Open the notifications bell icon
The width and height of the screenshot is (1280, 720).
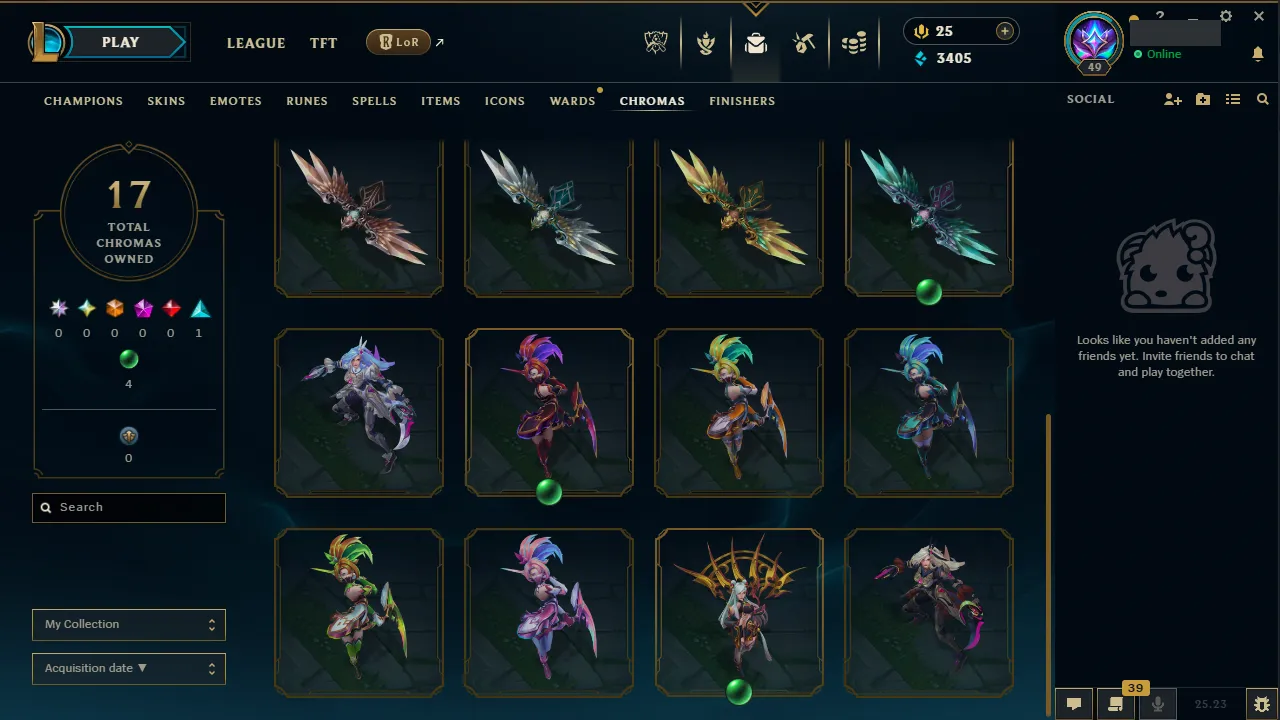point(1258,54)
